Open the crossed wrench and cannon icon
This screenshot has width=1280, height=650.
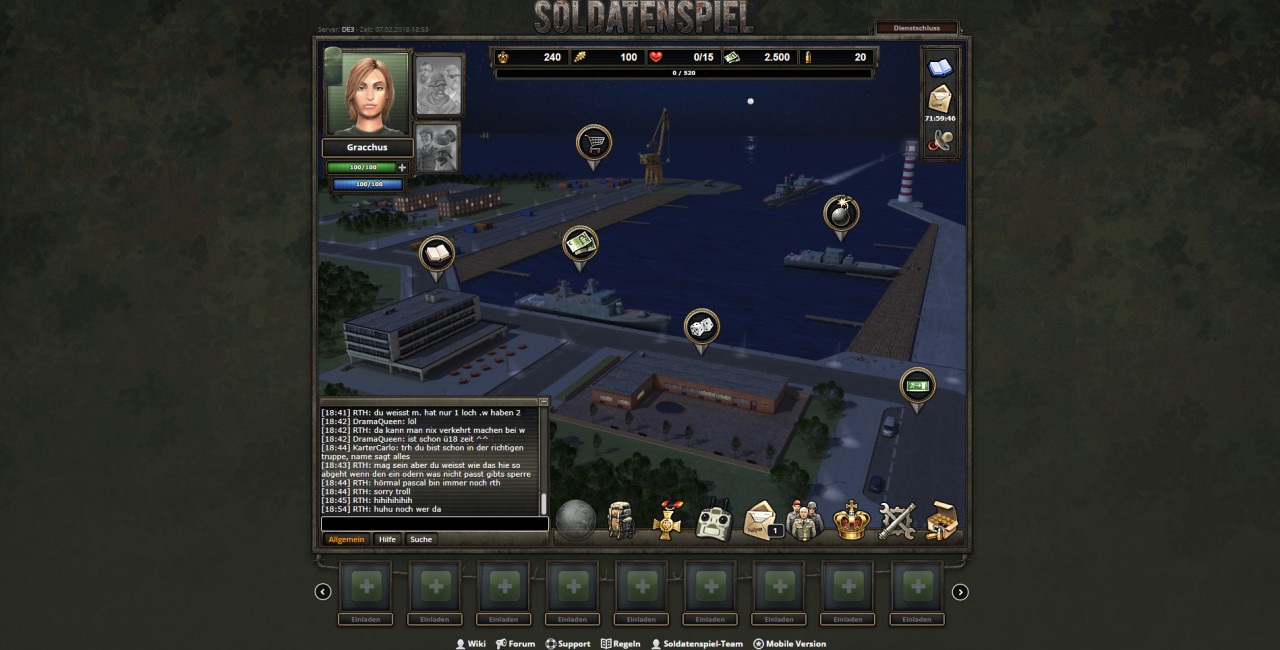(x=897, y=521)
